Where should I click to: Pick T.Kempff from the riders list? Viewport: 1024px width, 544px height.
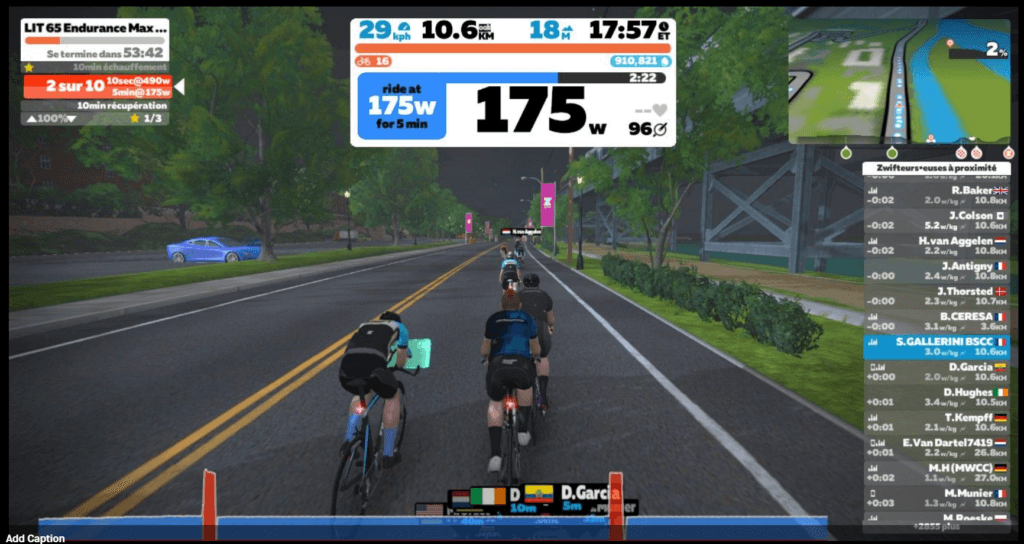point(936,422)
